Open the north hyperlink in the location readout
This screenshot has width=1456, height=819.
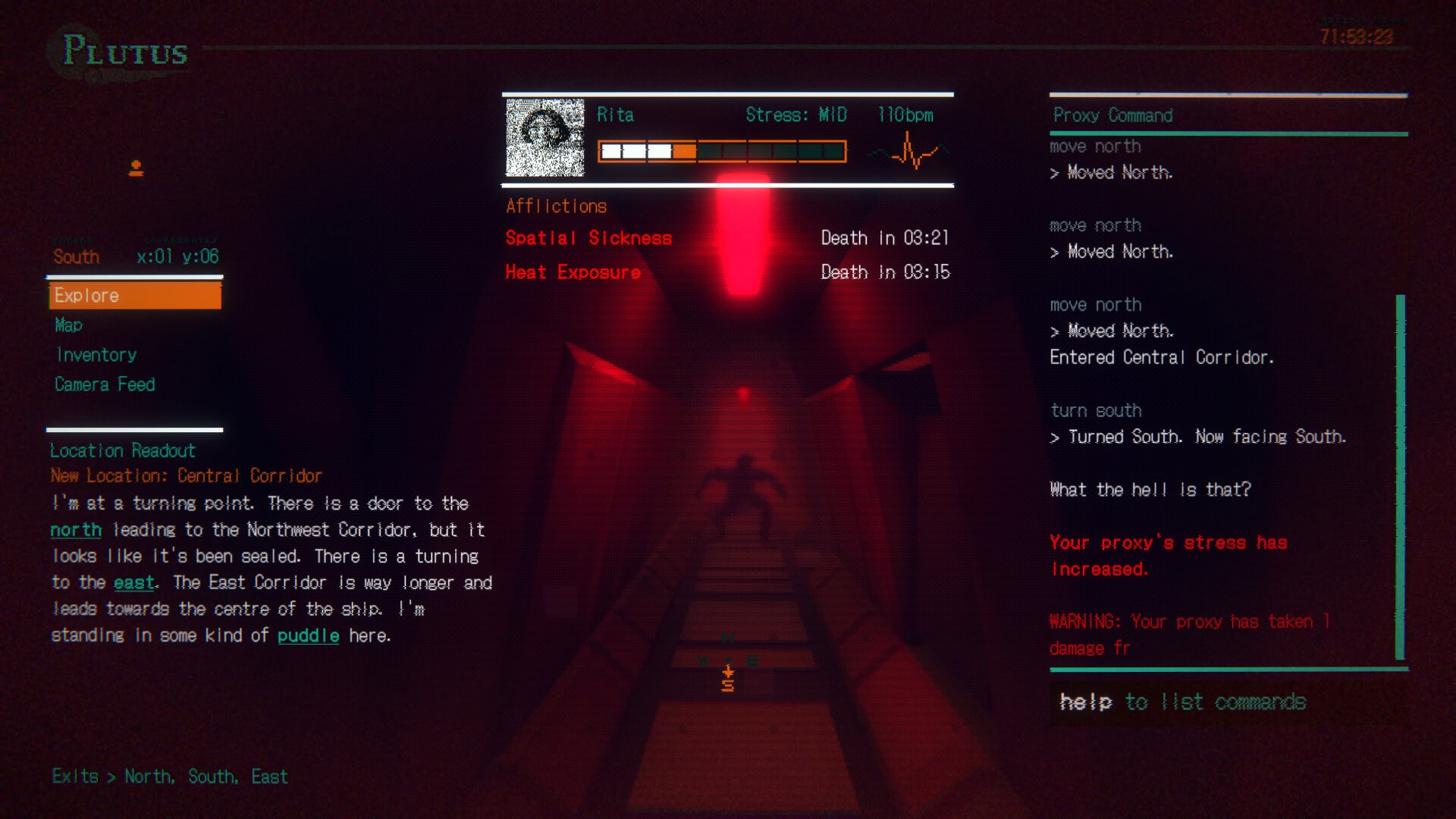75,530
